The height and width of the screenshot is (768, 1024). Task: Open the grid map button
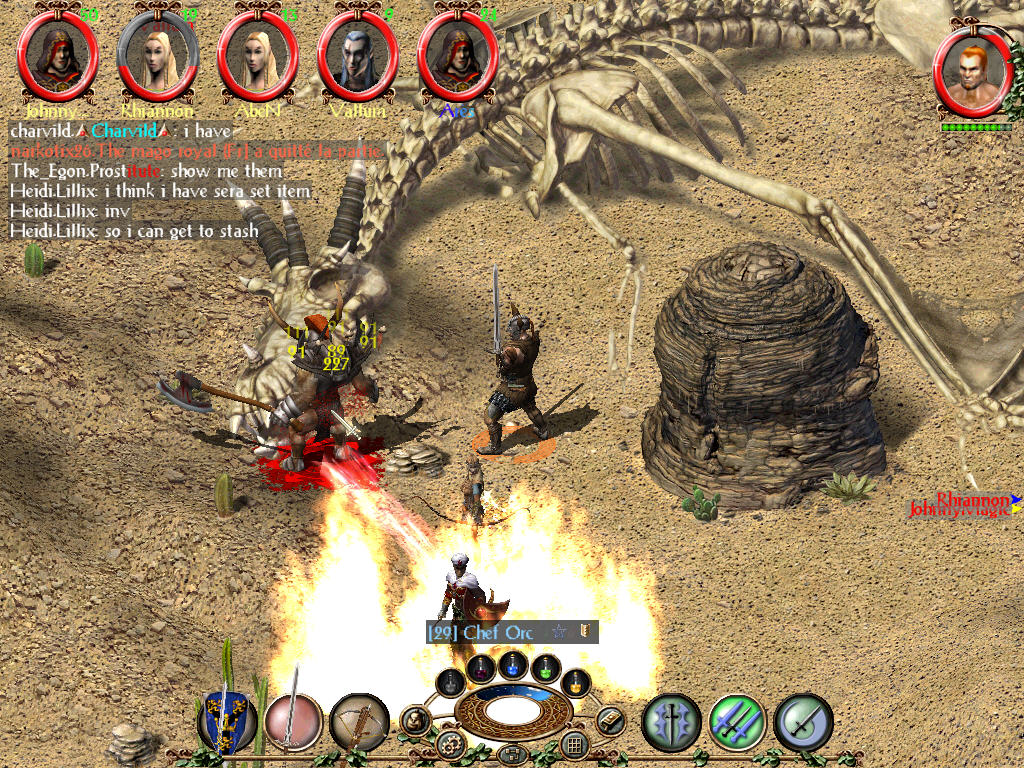[x=574, y=744]
